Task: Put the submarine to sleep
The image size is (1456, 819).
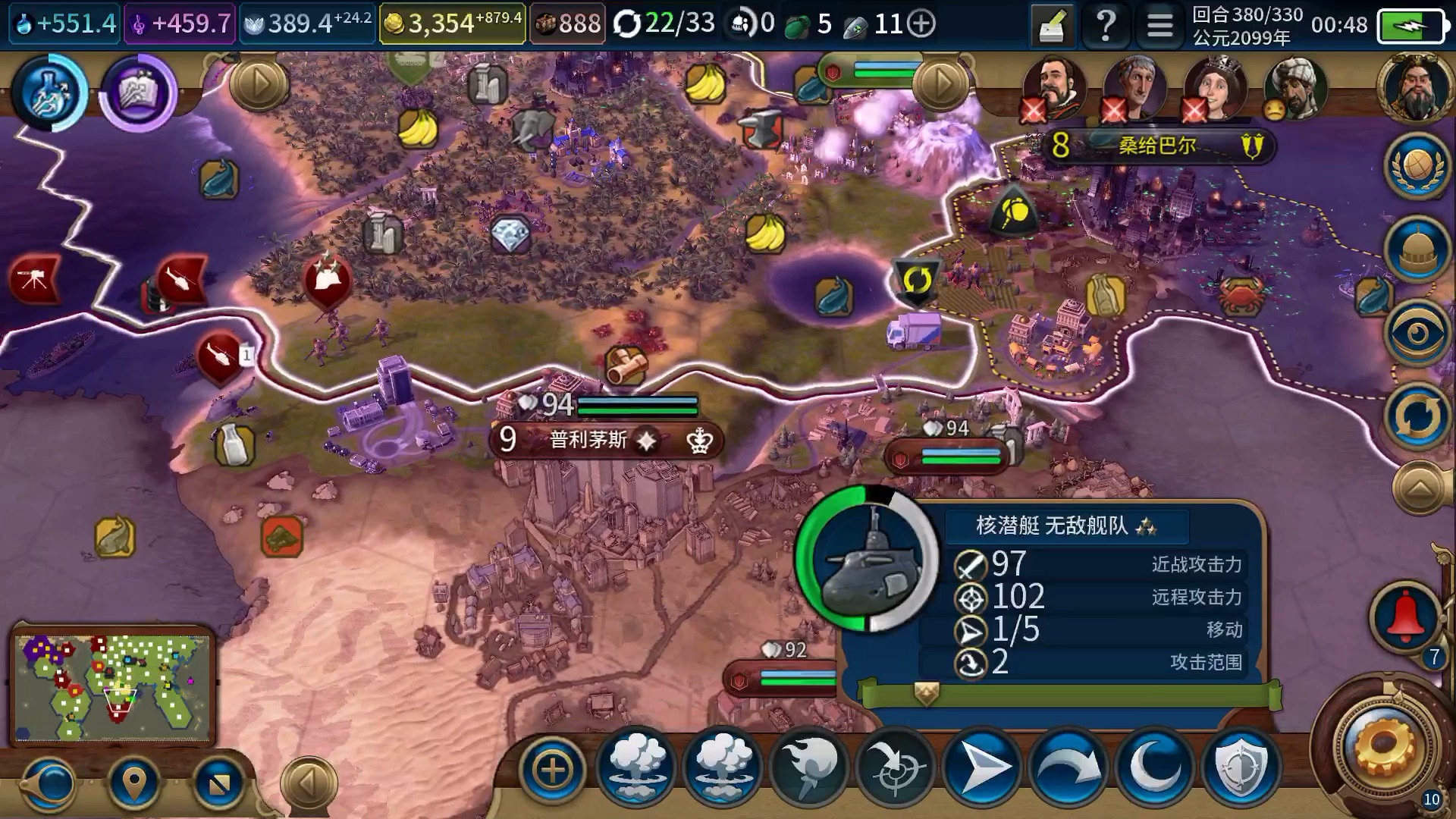Action: tap(1155, 768)
